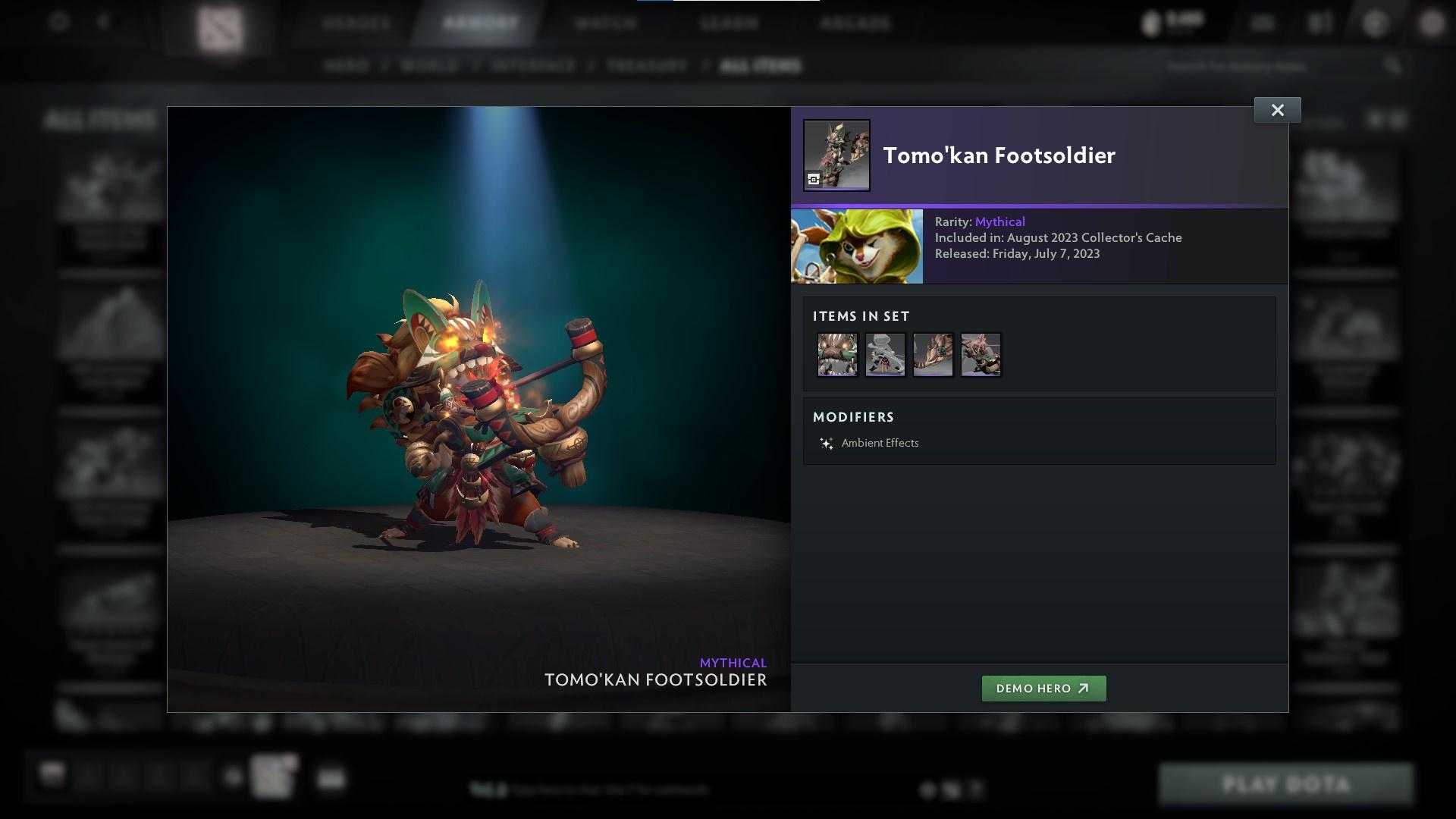Click the Mythical rarity link
This screenshot has width=1456, height=819.
point(1000,221)
